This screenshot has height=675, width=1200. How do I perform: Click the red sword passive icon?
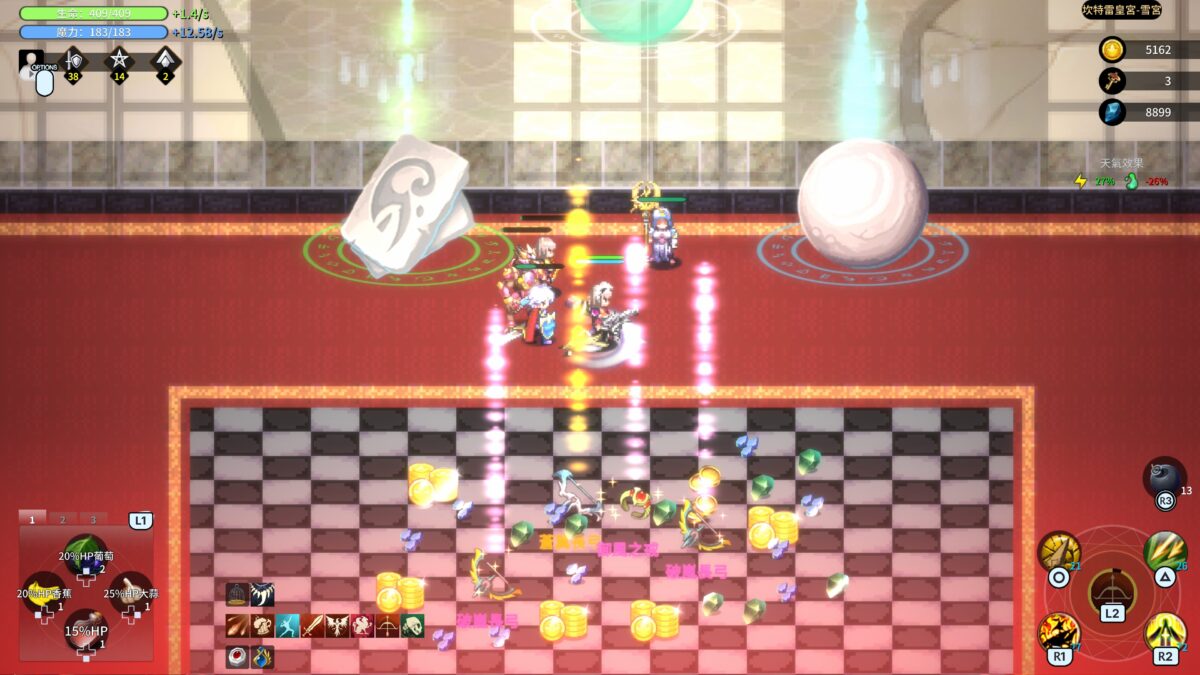[313, 627]
